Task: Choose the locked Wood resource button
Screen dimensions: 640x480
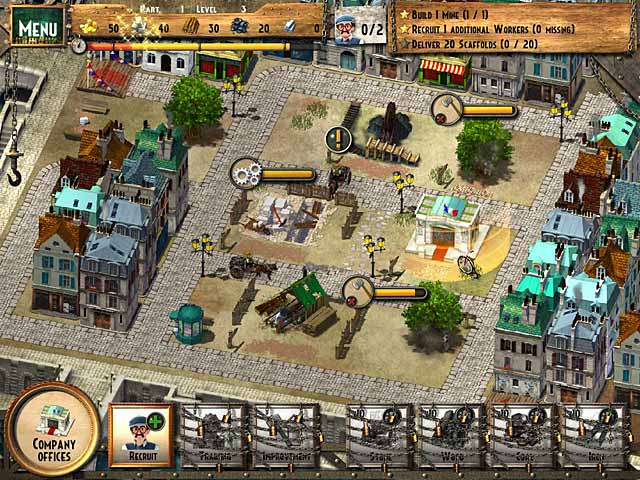Action: tap(449, 436)
